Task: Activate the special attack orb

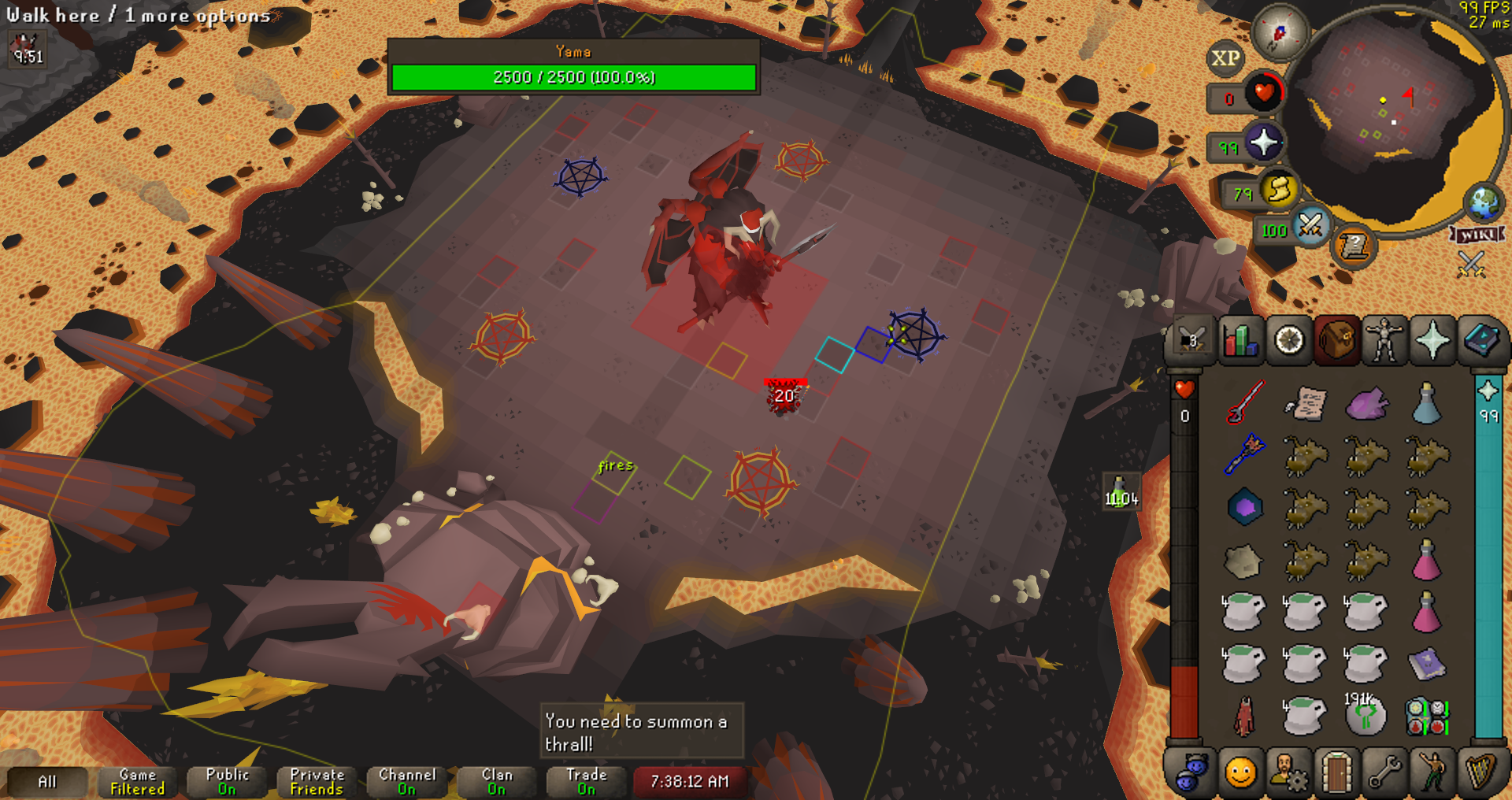Action: pos(1310,226)
